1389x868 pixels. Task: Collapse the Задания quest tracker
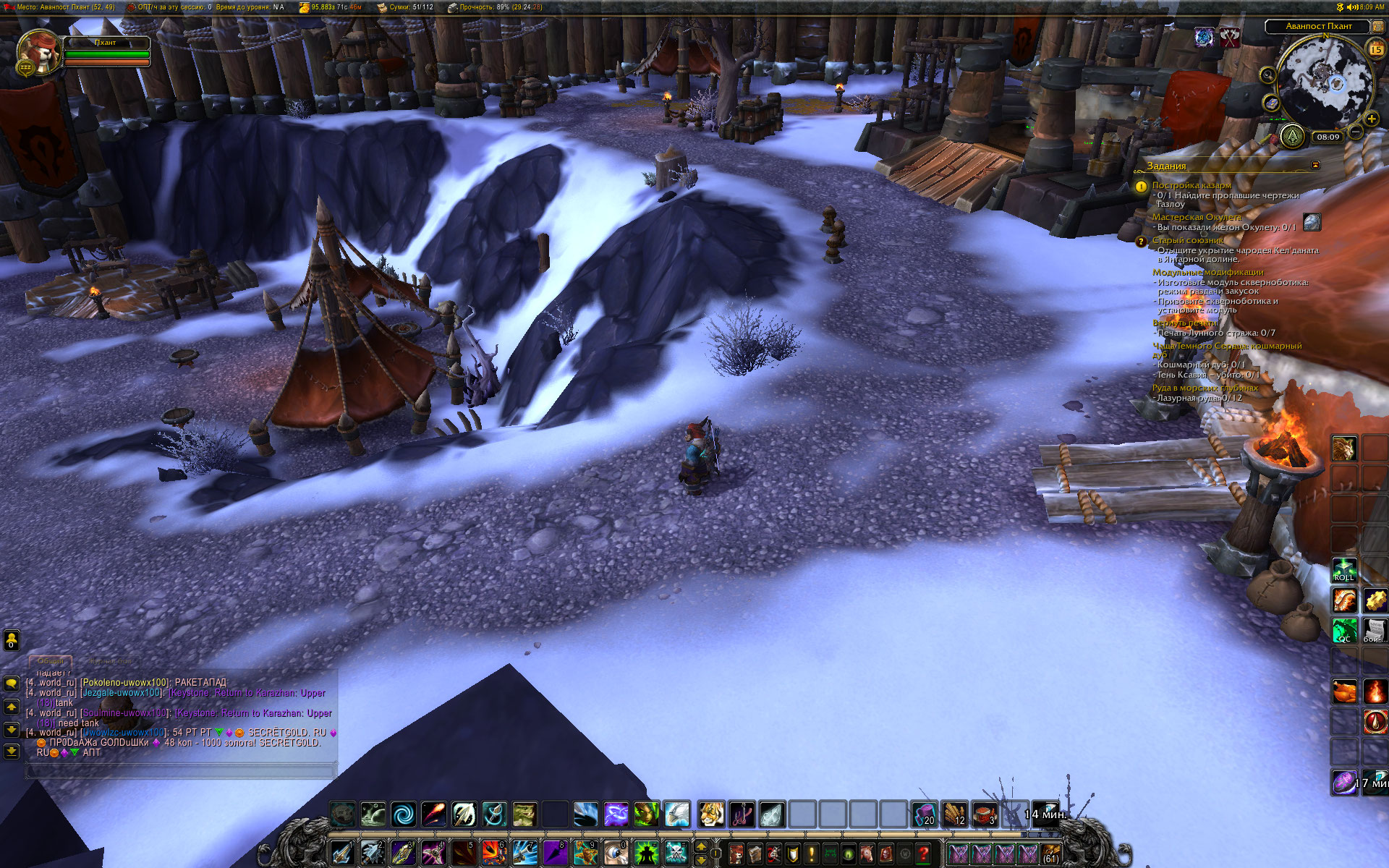[1315, 166]
